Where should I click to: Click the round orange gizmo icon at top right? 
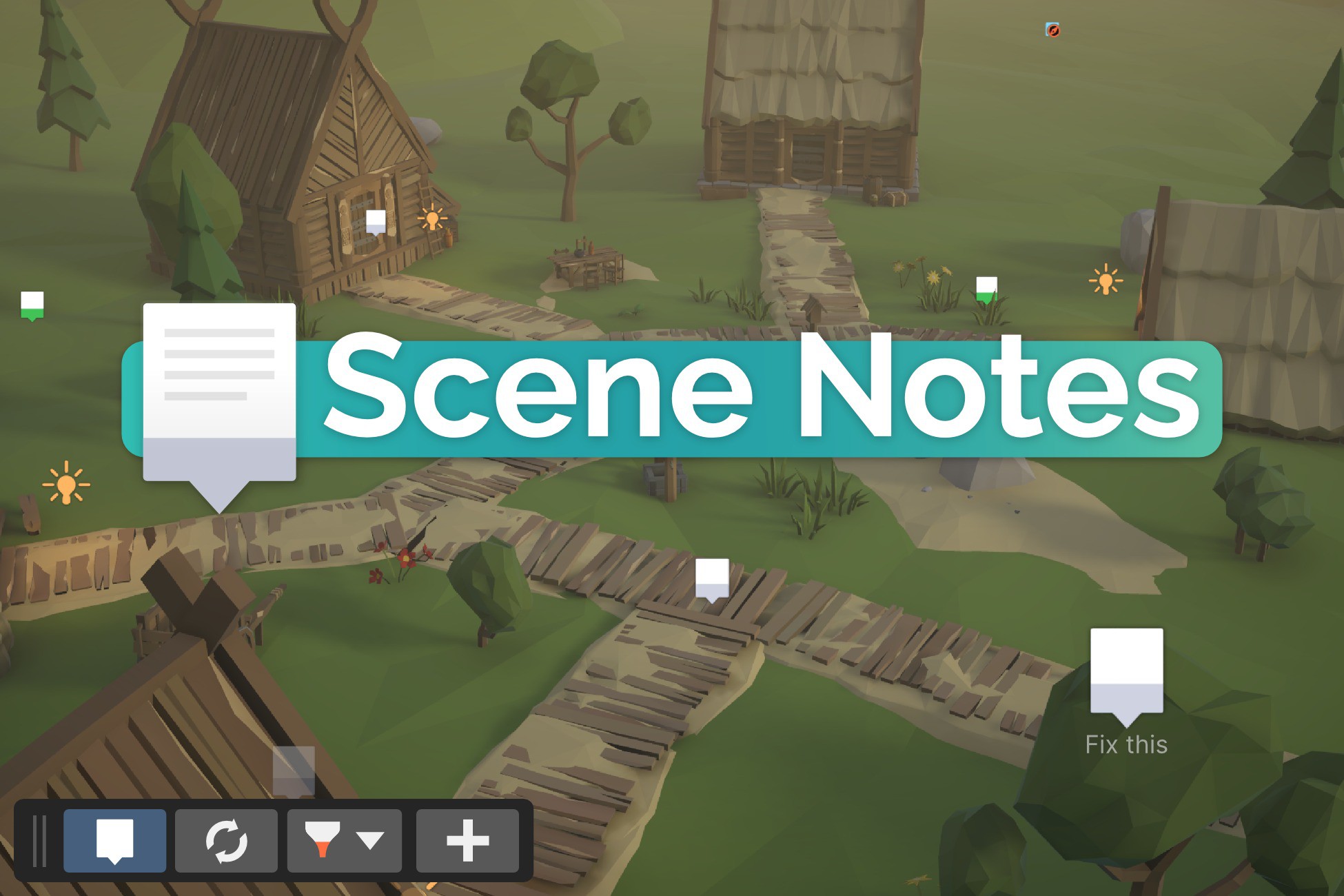pos(1052,29)
